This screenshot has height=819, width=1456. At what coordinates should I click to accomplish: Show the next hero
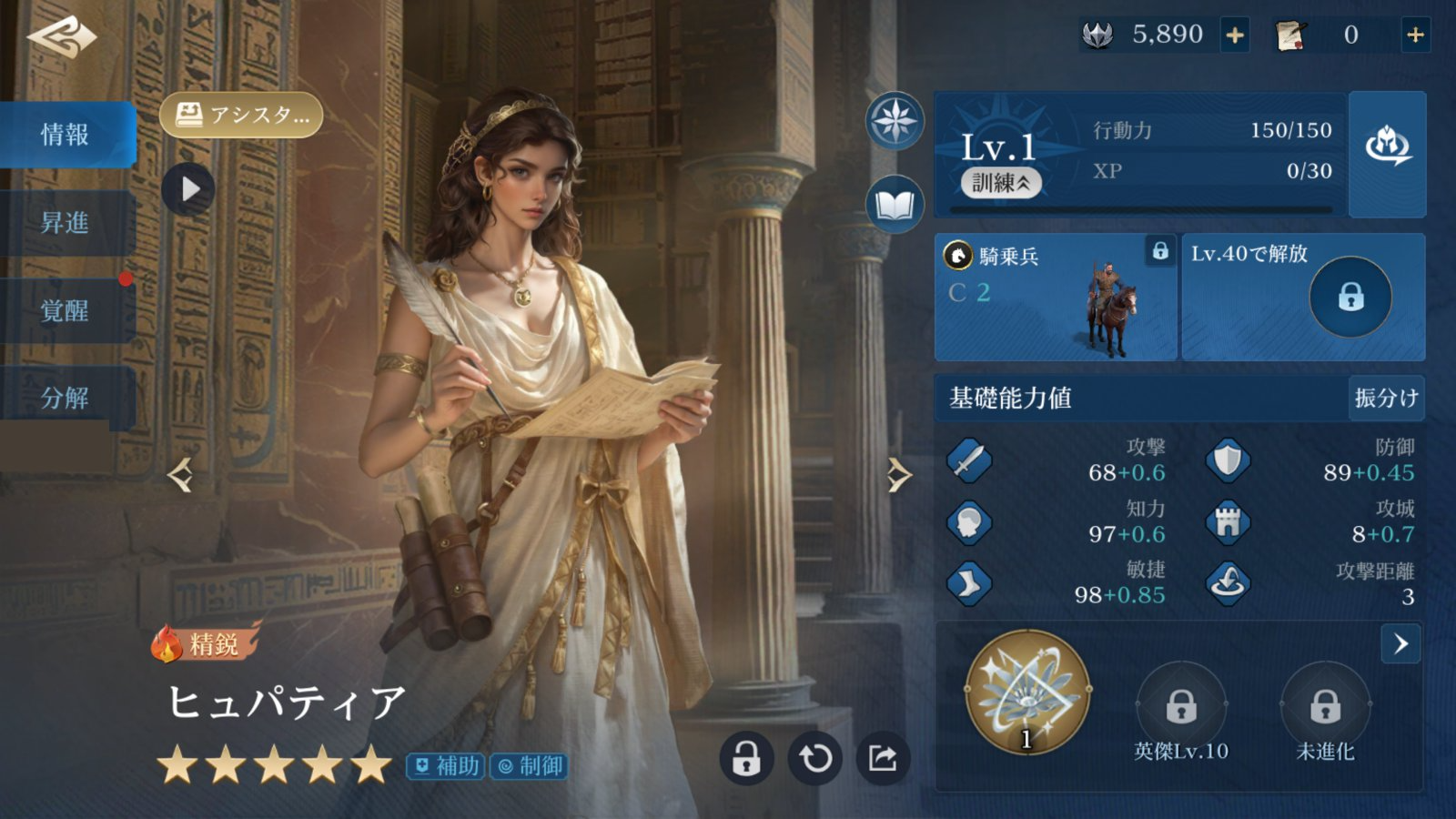(x=898, y=475)
